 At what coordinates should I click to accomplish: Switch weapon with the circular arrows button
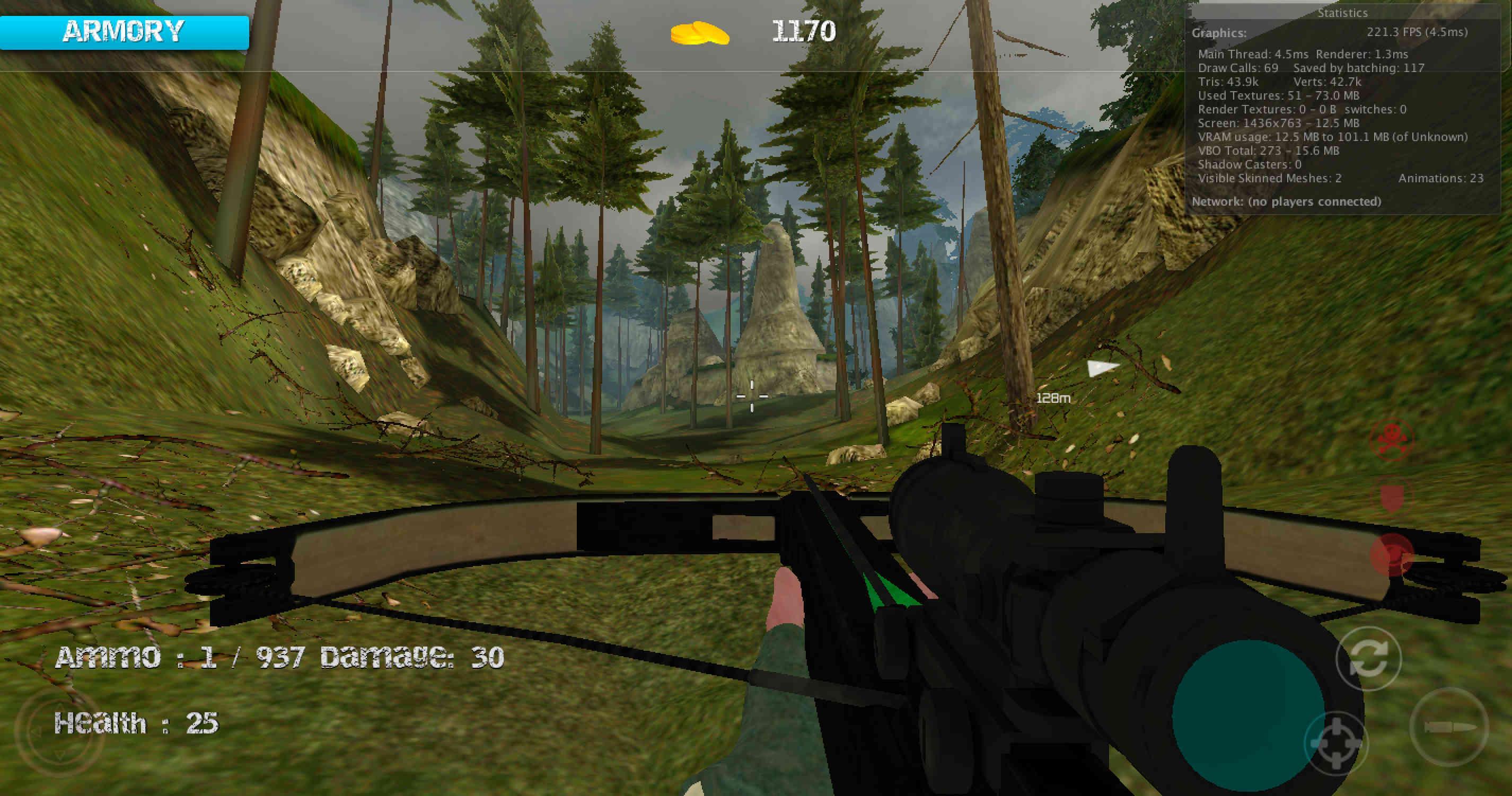click(x=1368, y=658)
